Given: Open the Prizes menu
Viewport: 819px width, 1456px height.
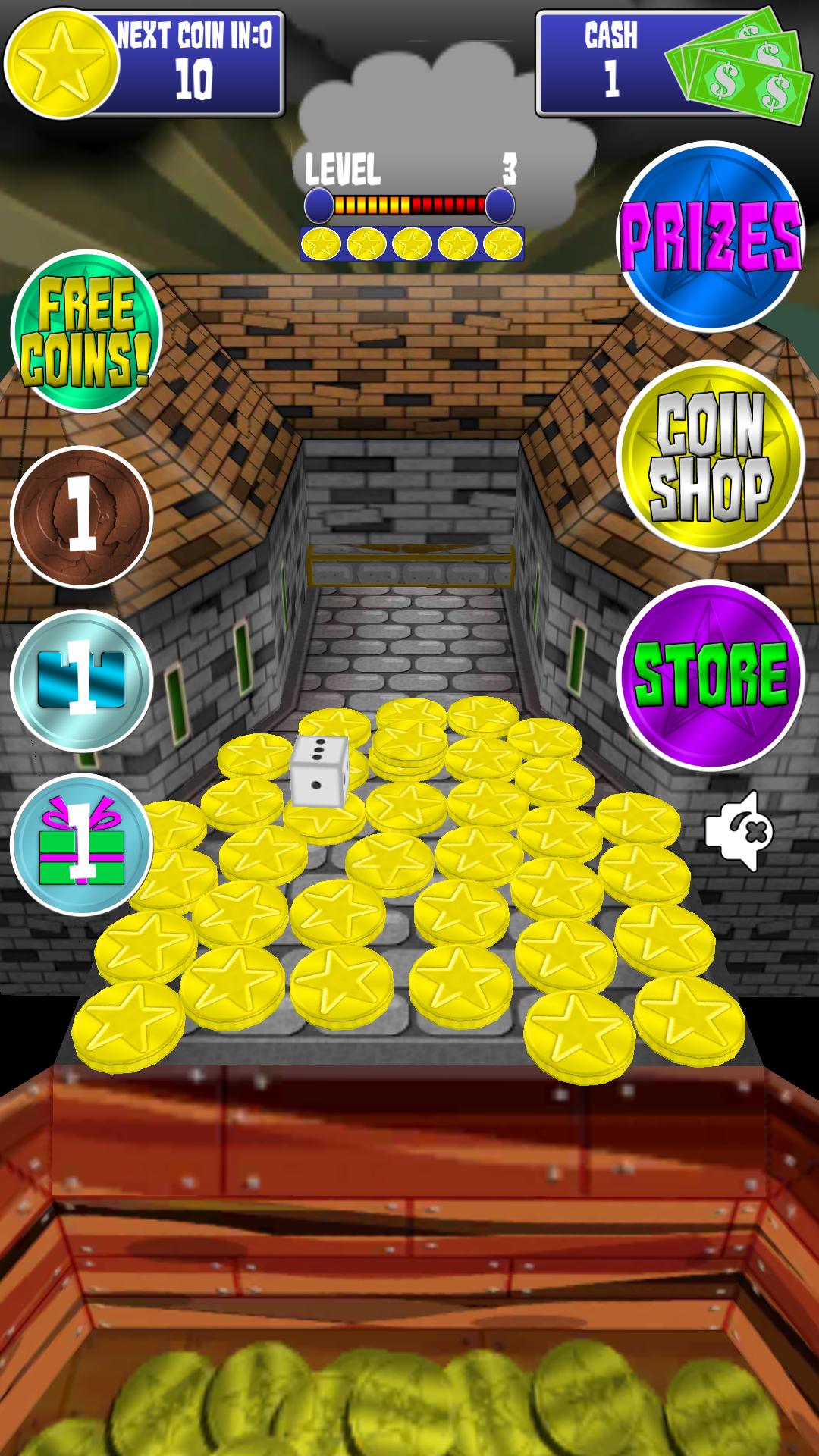Looking at the screenshot, I should 711,237.
